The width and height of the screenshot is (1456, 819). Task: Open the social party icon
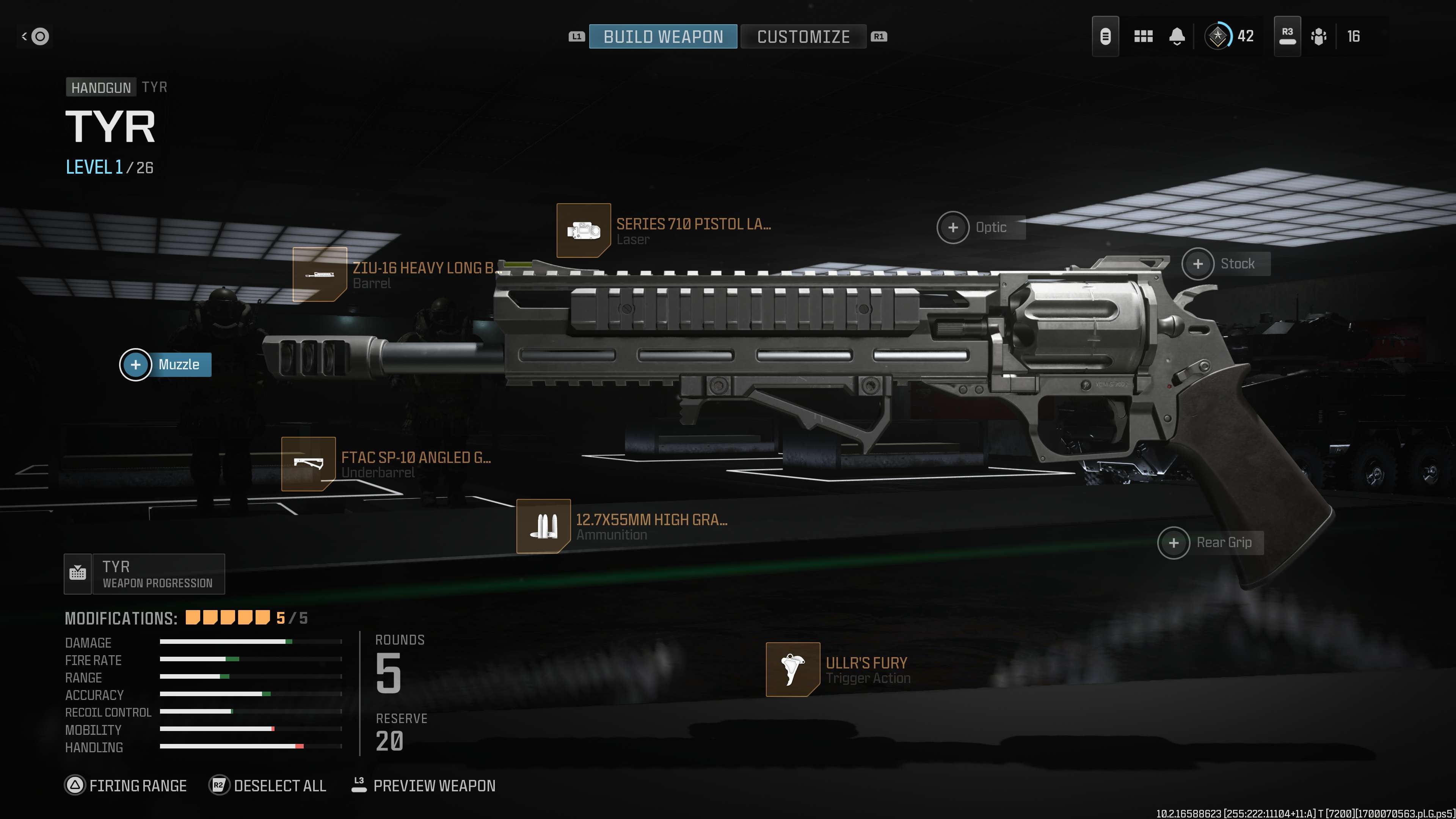(1319, 37)
